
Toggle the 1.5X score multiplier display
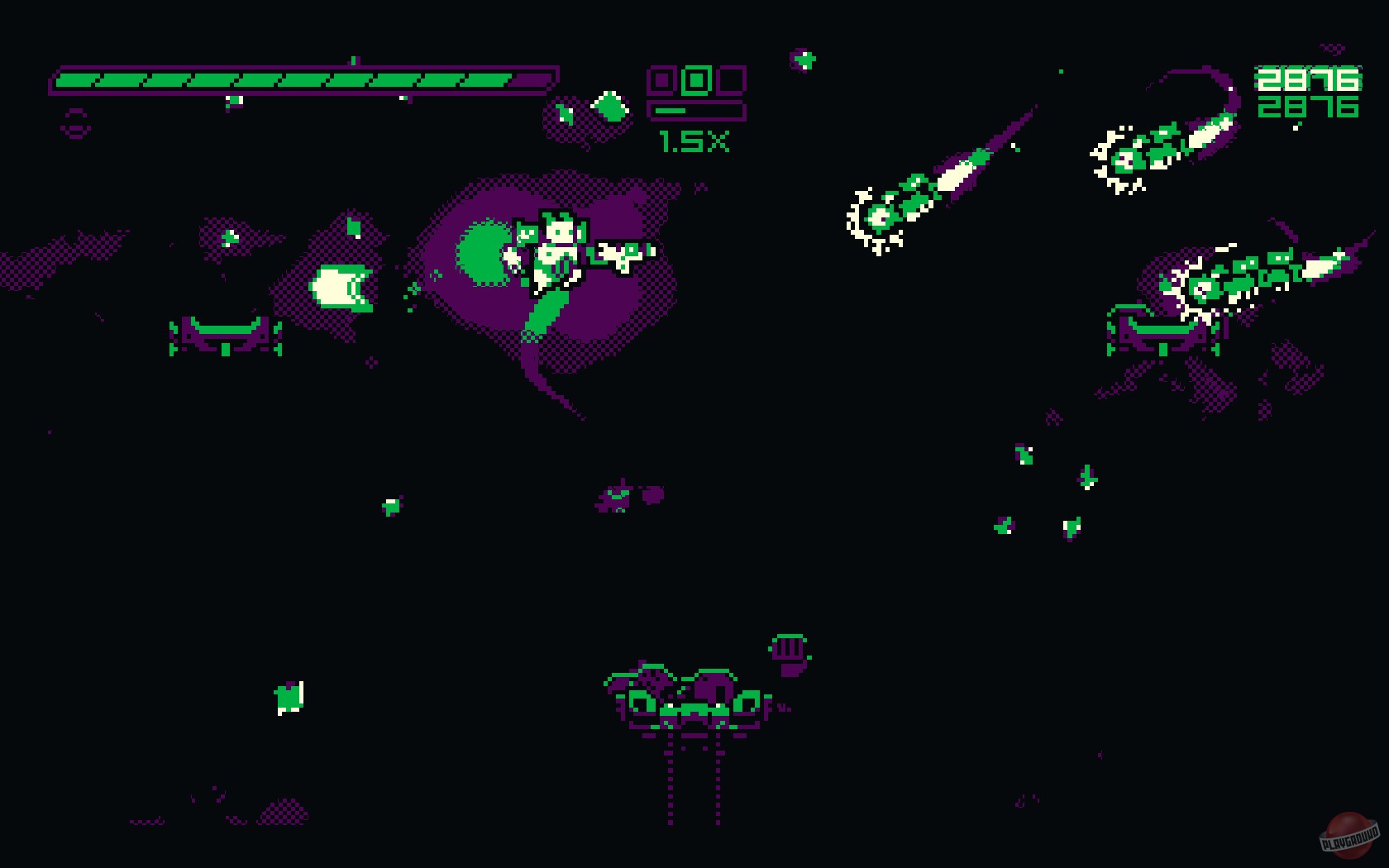coord(694,142)
